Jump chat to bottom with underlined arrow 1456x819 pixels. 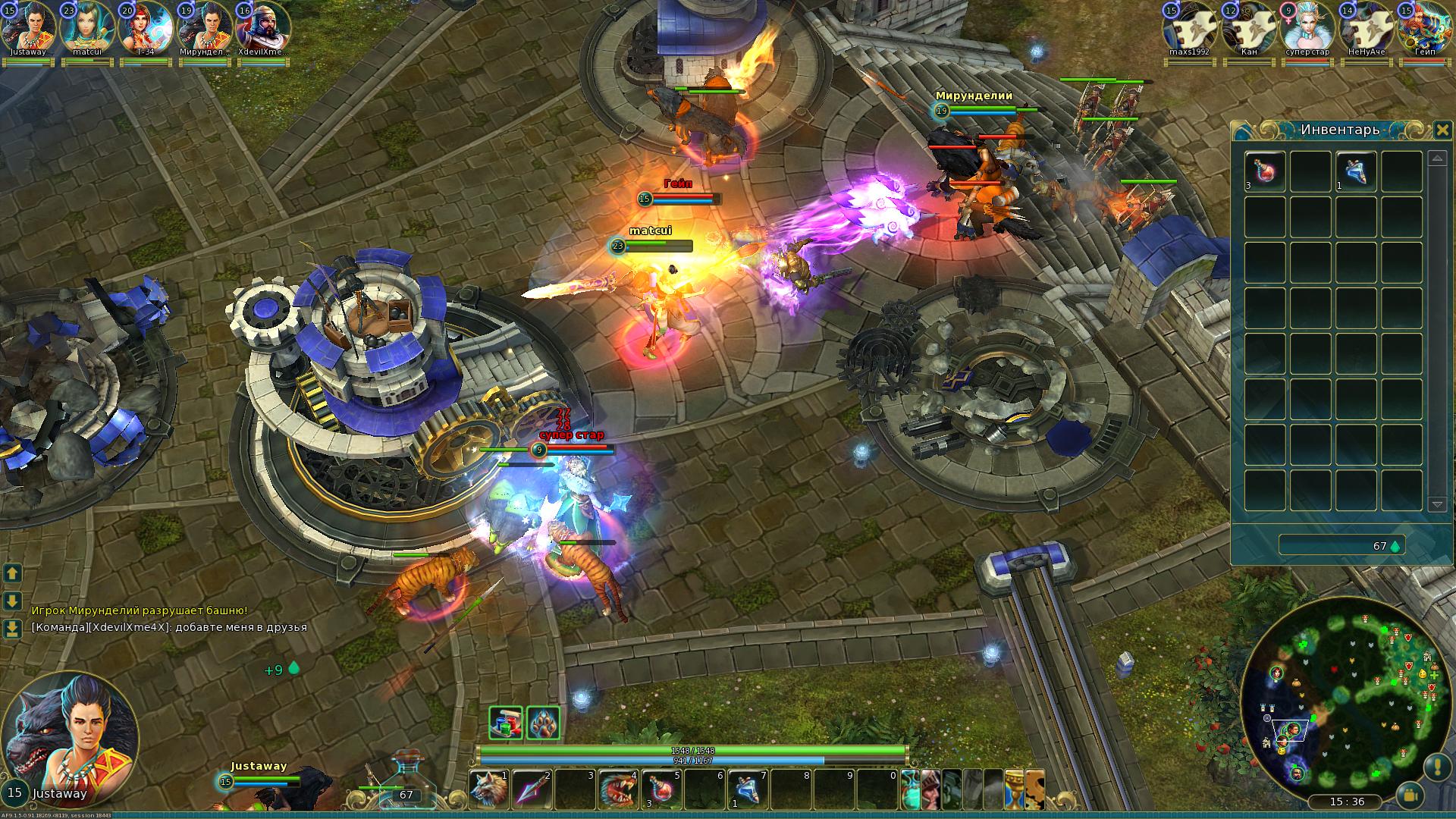click(x=12, y=629)
